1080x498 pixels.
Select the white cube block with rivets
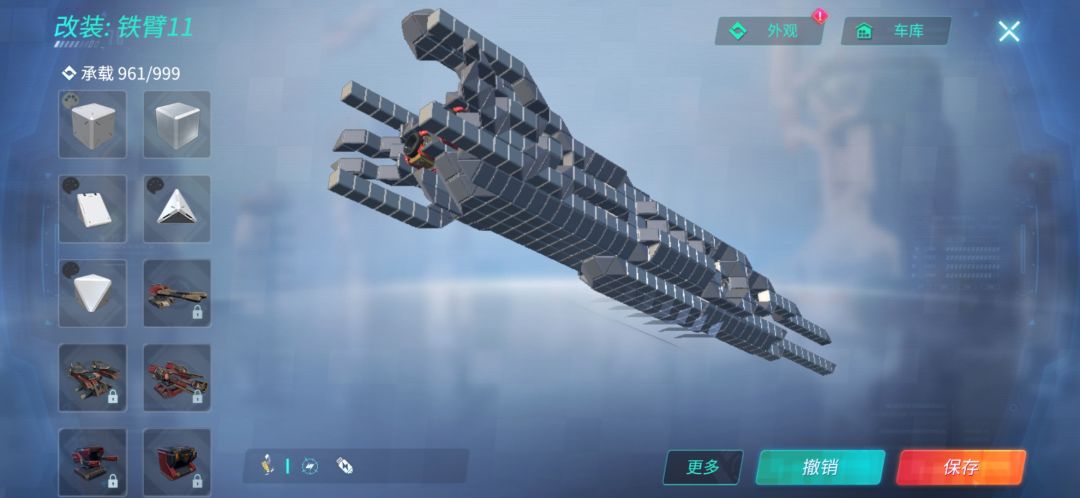93,125
